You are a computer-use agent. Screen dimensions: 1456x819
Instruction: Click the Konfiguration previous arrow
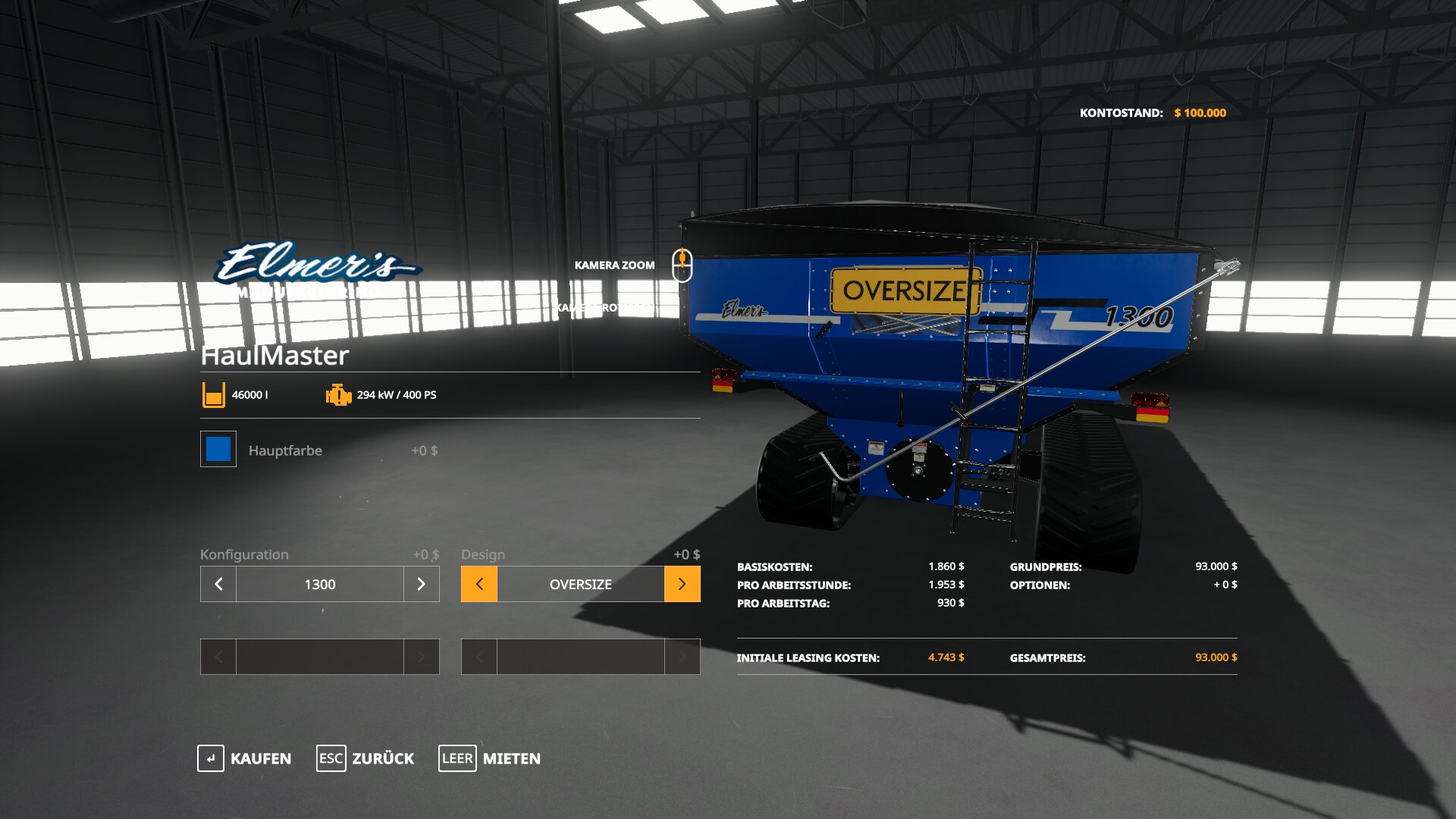(x=218, y=584)
